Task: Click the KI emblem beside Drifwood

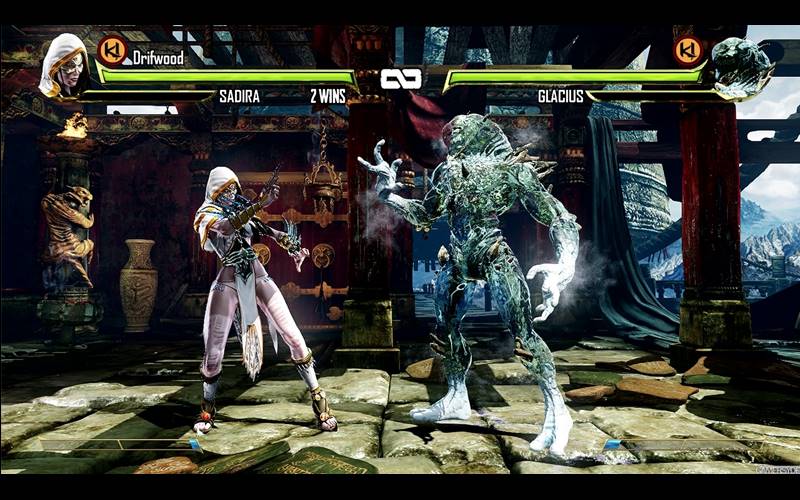Action: [112, 50]
